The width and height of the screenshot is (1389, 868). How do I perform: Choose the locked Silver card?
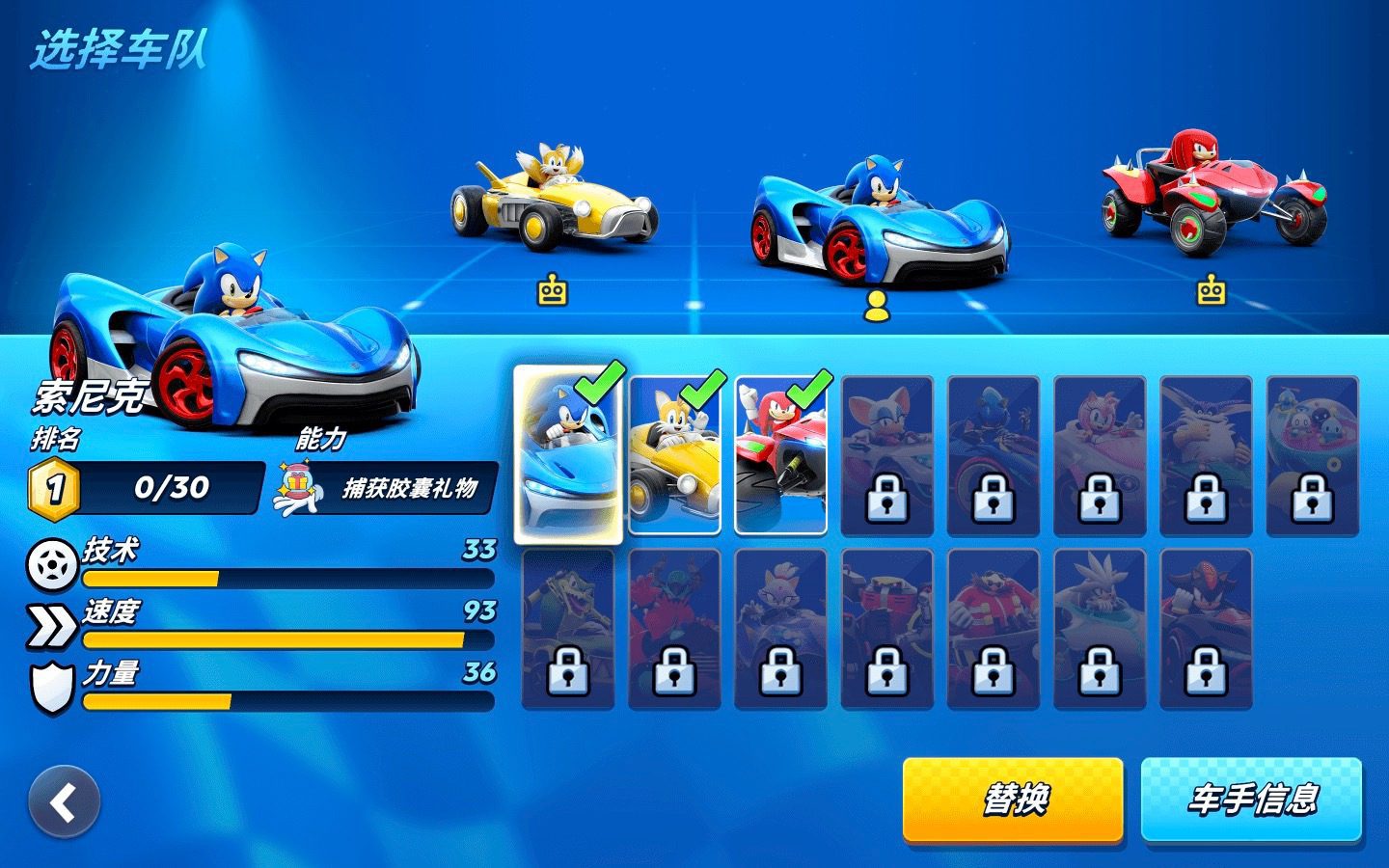[x=1099, y=629]
